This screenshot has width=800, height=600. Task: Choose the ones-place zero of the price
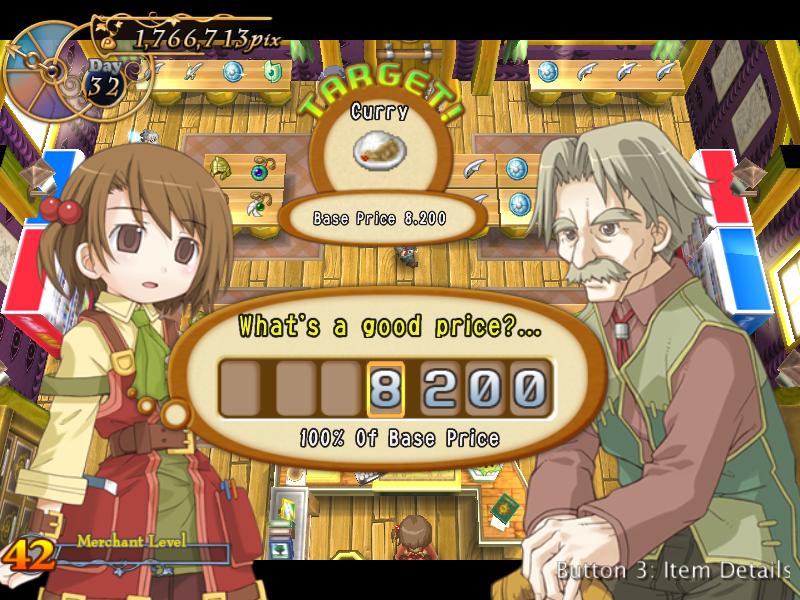tap(529, 388)
